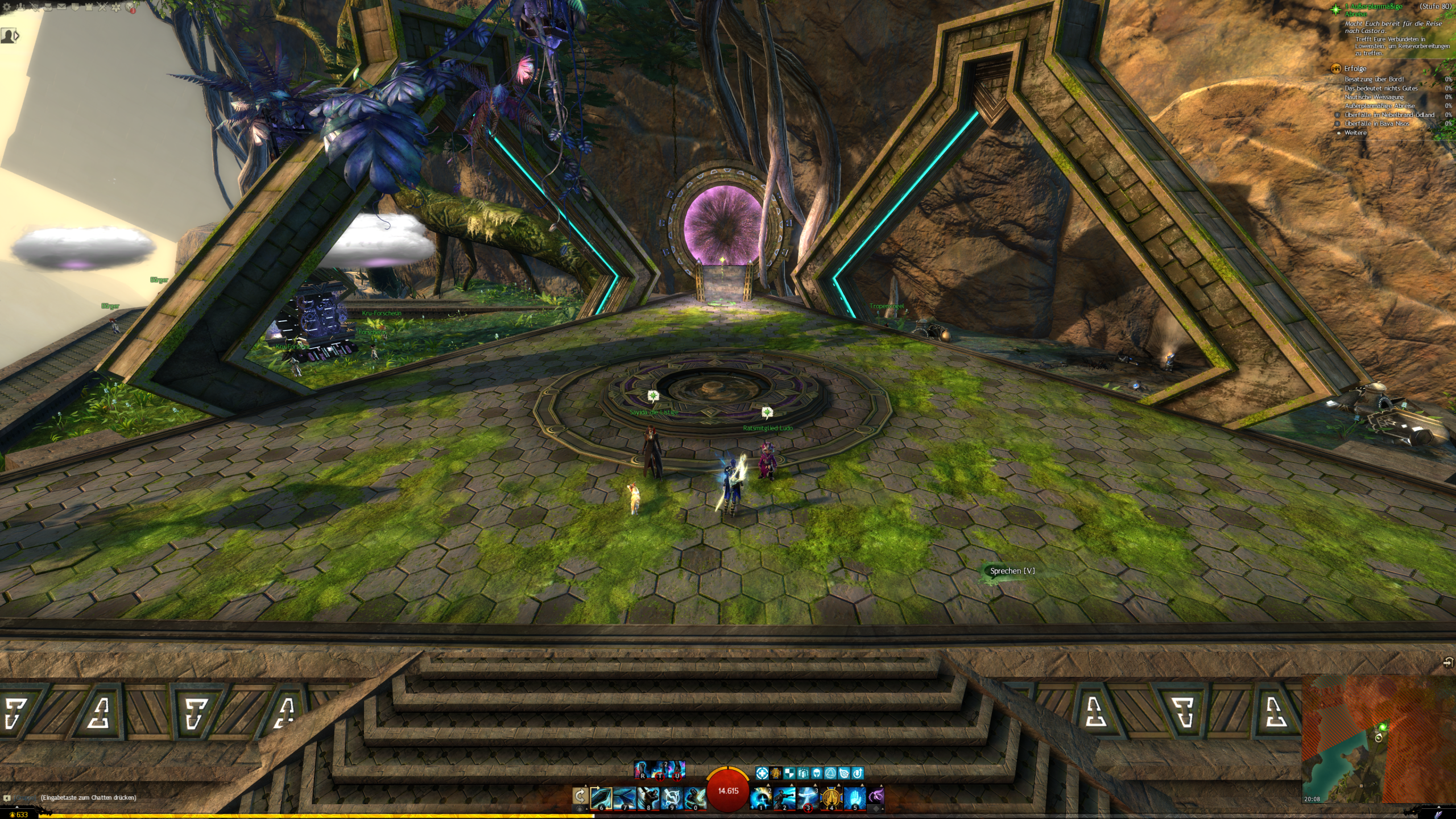Activate the golden emblem utility skill 4

coord(832,797)
